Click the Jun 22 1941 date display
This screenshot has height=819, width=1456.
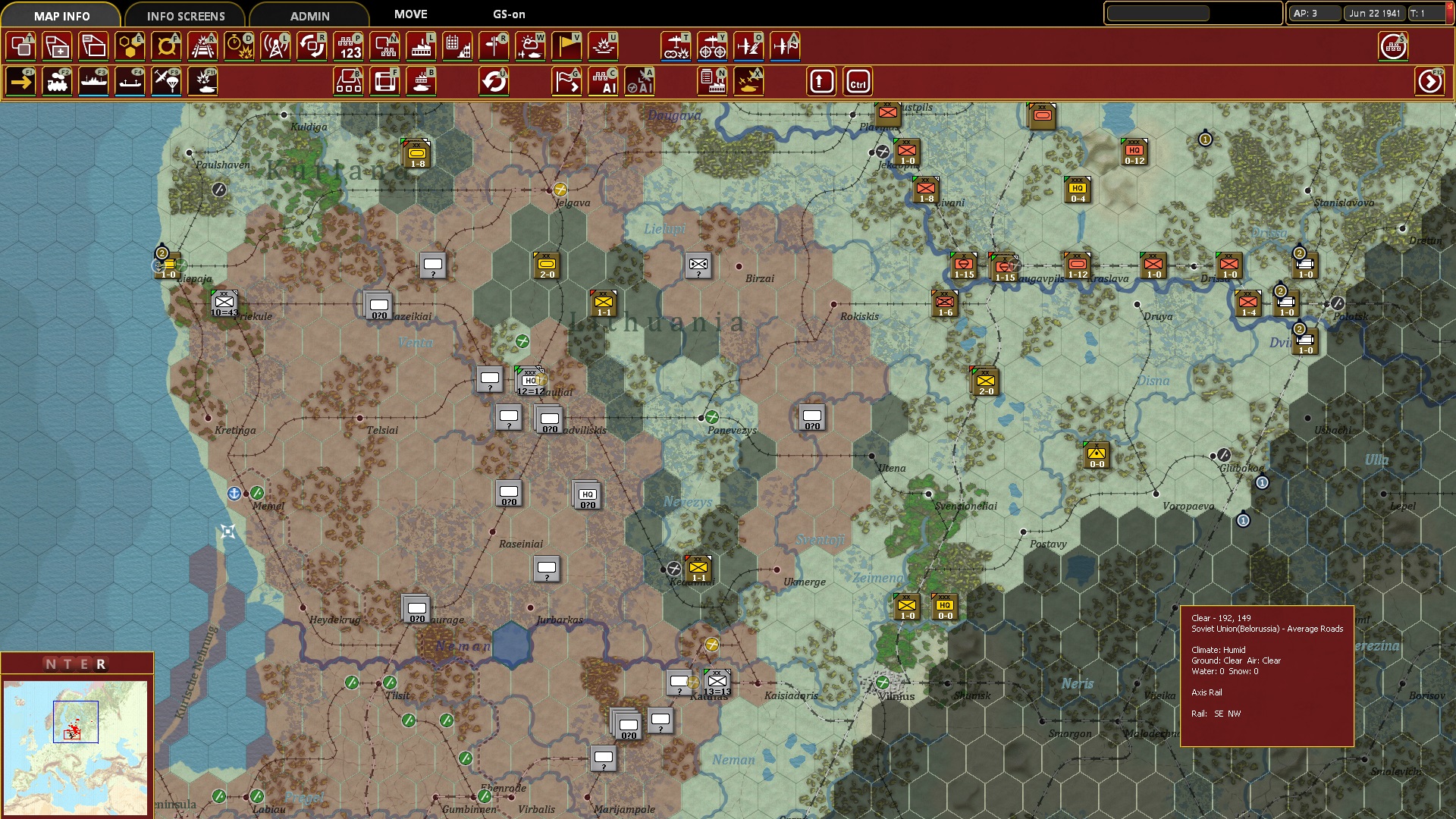click(1374, 13)
